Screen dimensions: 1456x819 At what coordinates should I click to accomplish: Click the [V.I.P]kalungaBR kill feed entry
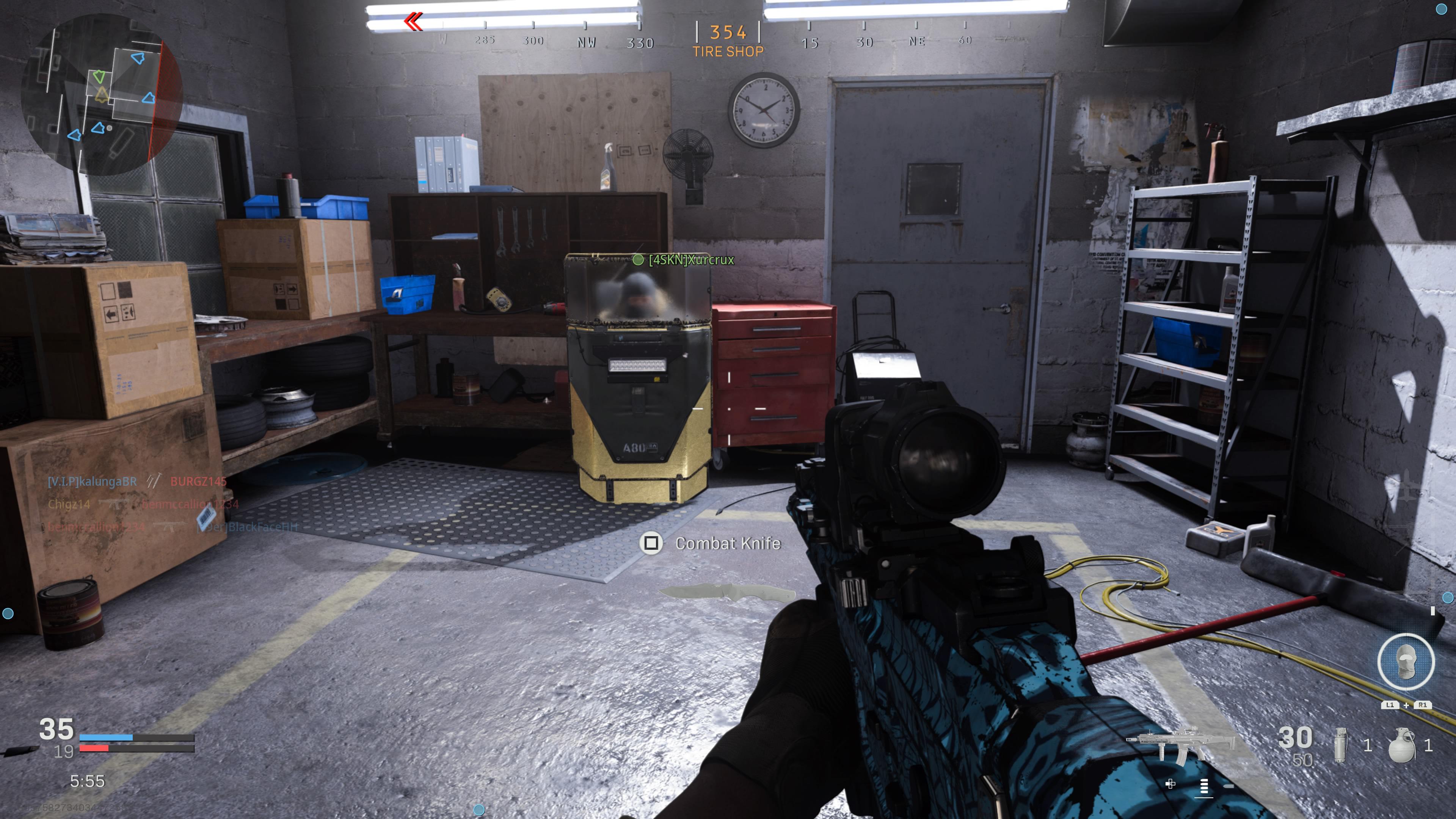(92, 482)
